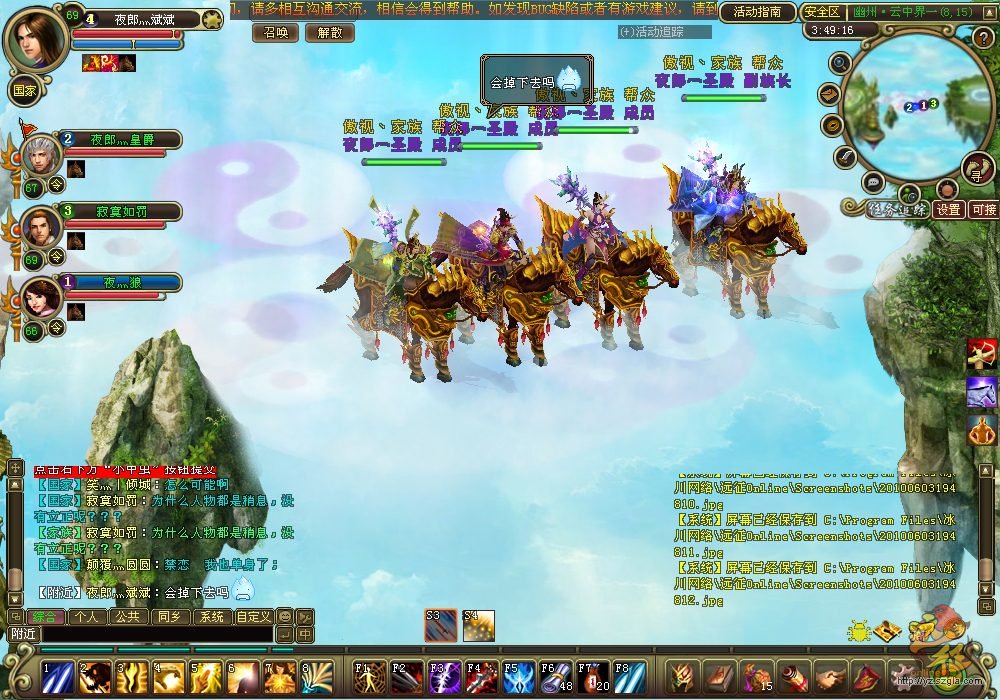Open the mail envelope icon
Viewport: 1000px width, 700px height.
[828, 94]
